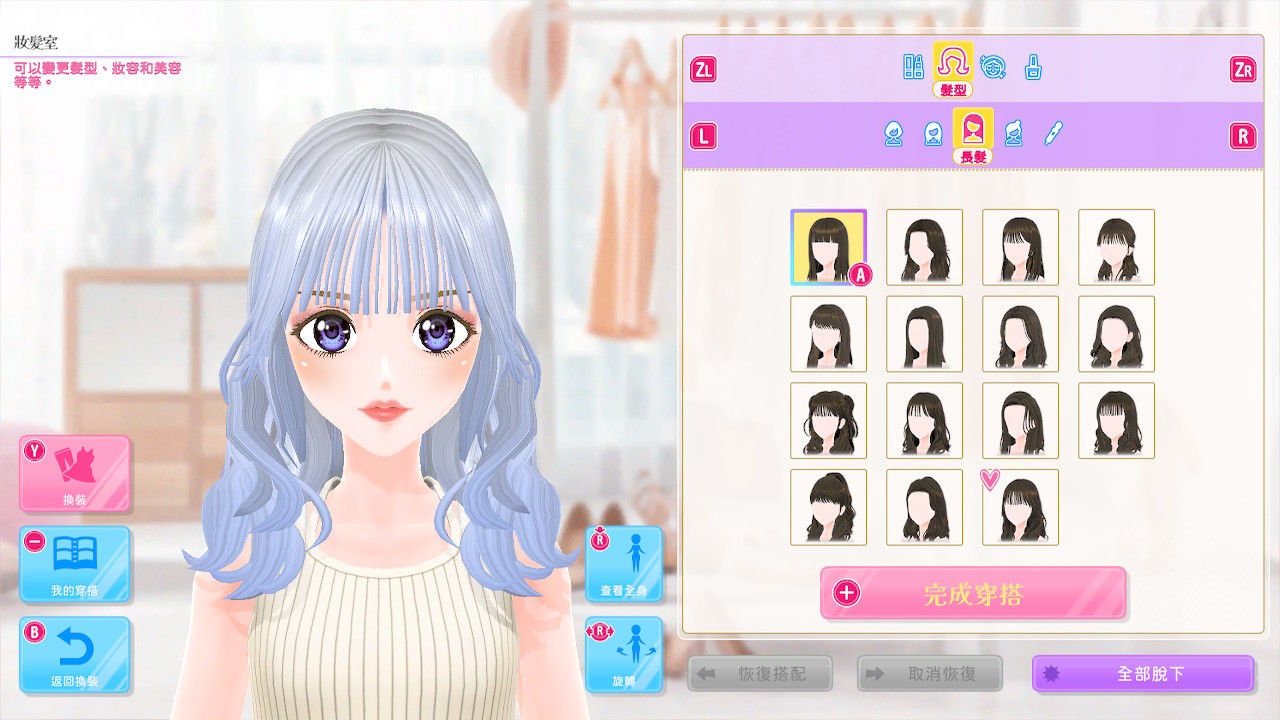Image resolution: width=1280 pixels, height=720 pixels.
Task: Open 我的穿搭 my outfits book
Action: [76, 565]
